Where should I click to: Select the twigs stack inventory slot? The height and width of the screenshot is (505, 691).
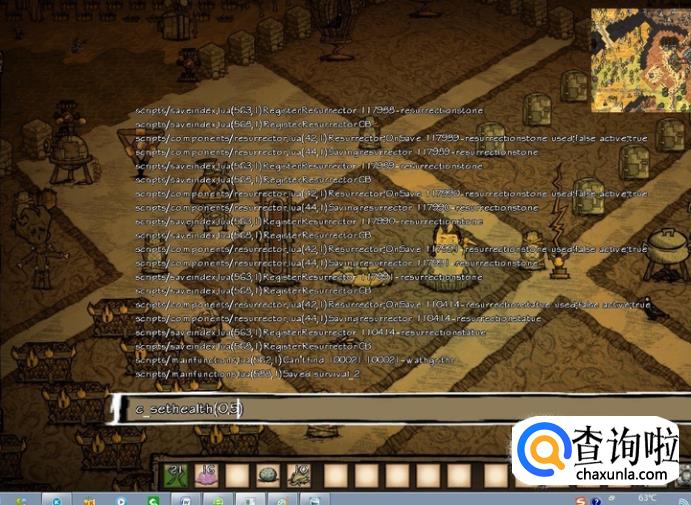coord(299,475)
